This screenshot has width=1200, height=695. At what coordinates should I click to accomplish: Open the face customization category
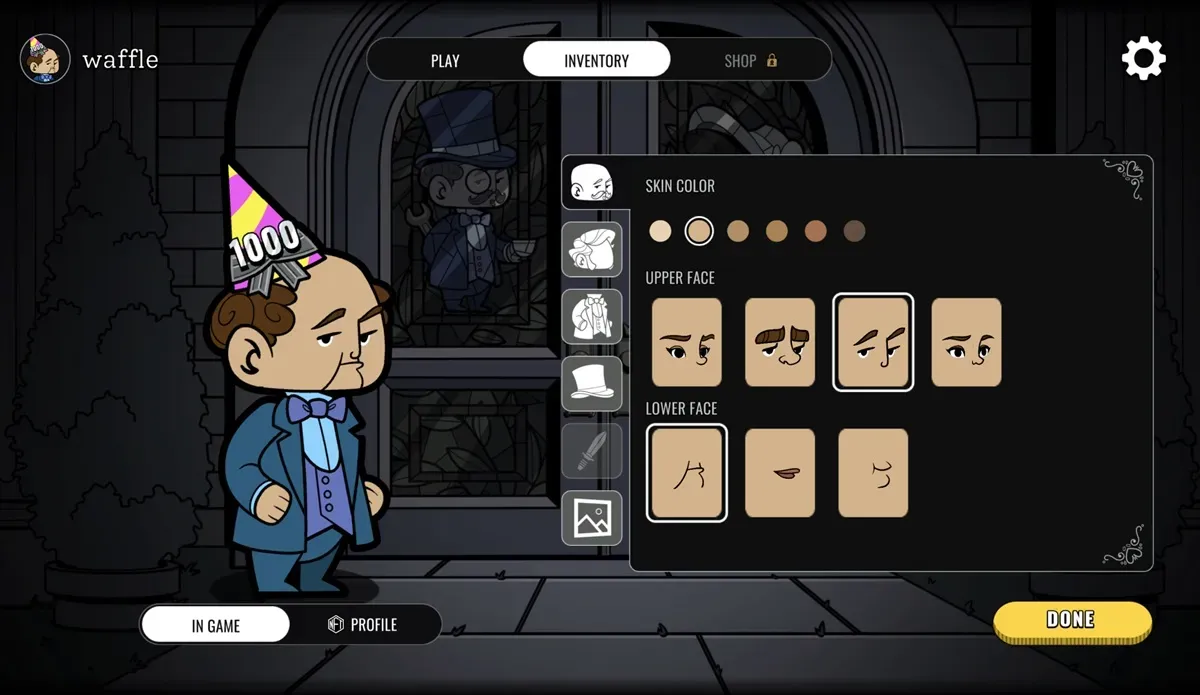click(592, 183)
